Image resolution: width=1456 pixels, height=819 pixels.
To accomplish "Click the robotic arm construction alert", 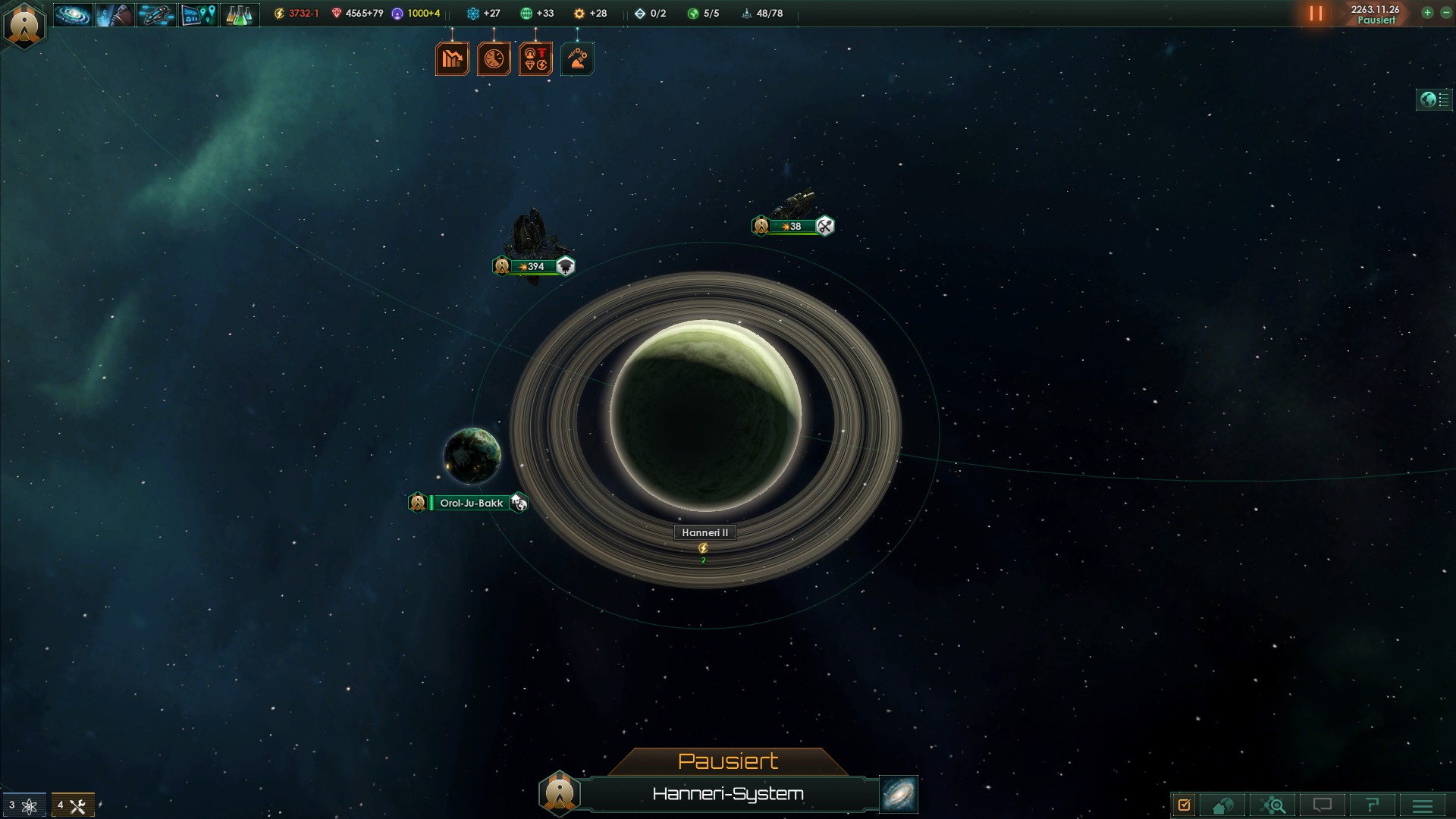I will (x=577, y=59).
